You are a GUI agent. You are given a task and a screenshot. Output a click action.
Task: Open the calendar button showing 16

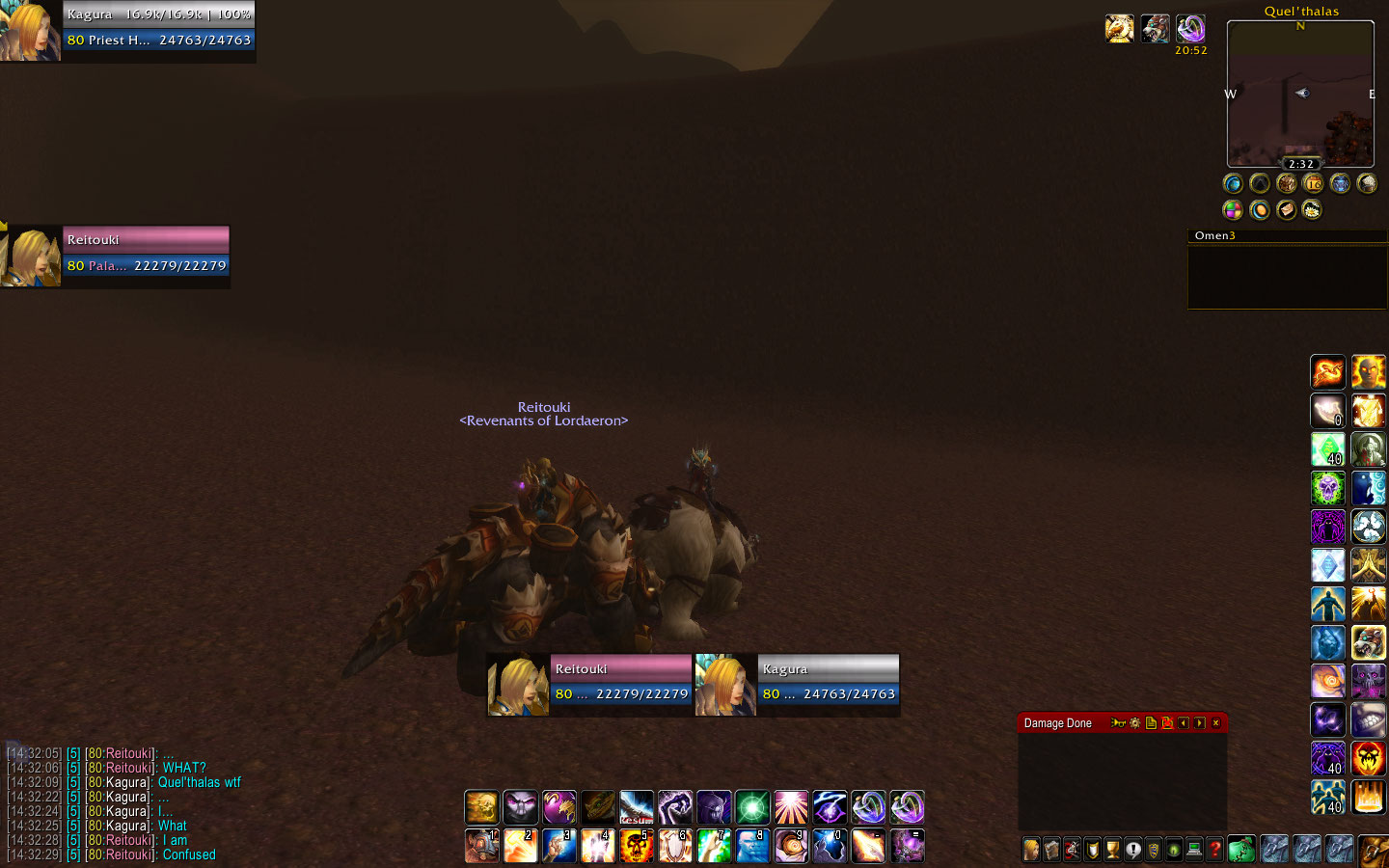click(1313, 183)
